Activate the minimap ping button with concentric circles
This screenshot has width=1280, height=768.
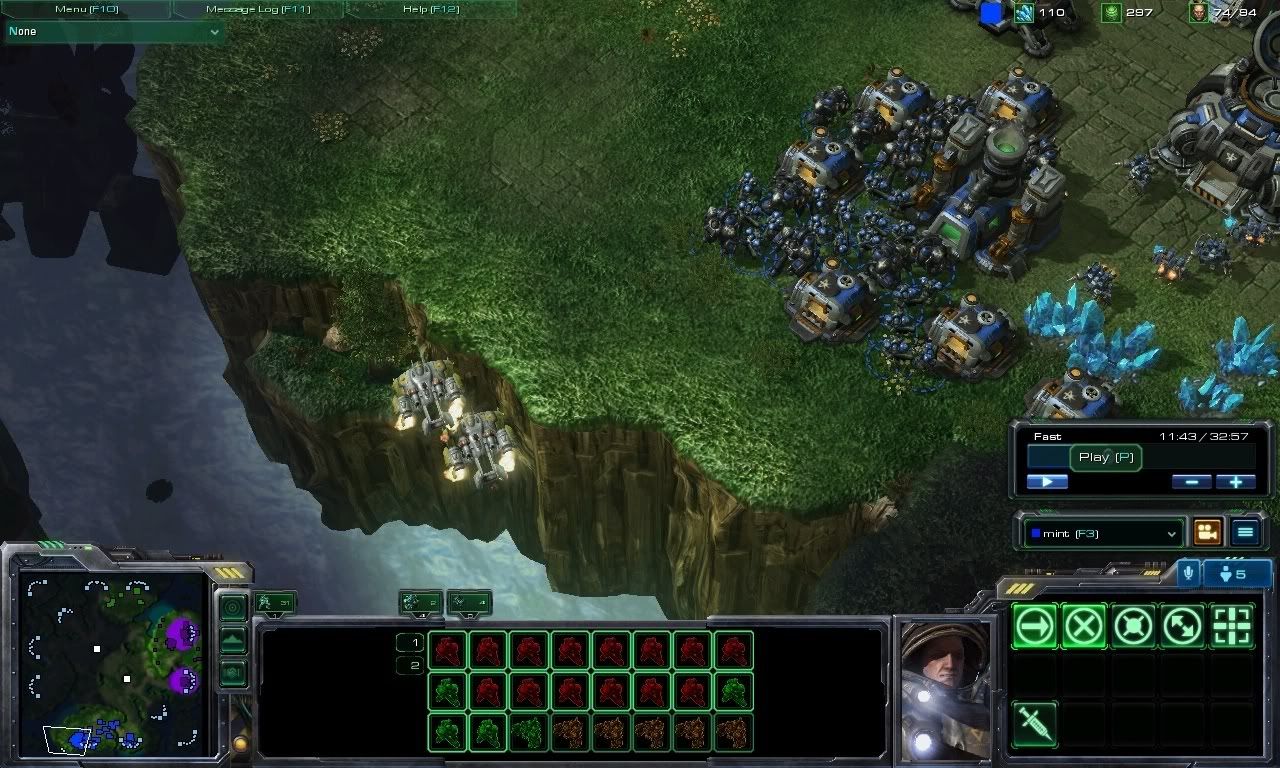[x=233, y=607]
